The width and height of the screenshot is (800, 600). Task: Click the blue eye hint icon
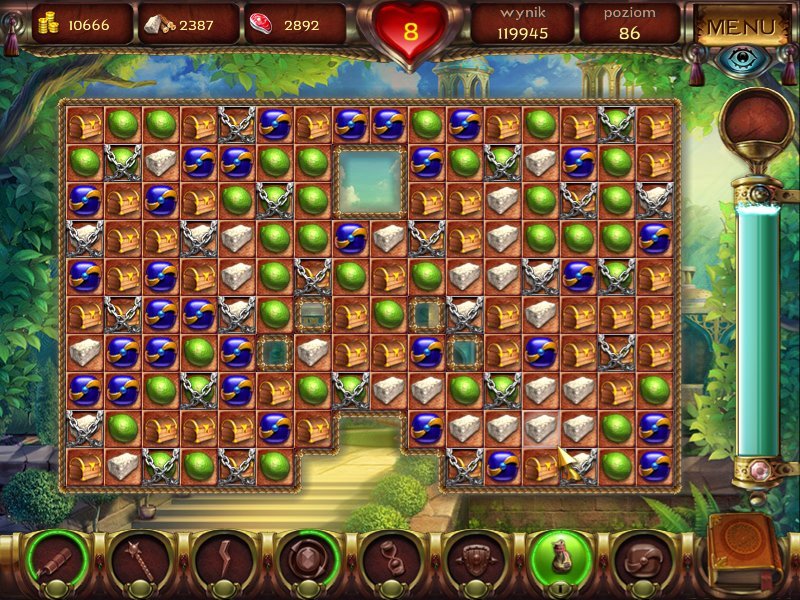[741, 60]
